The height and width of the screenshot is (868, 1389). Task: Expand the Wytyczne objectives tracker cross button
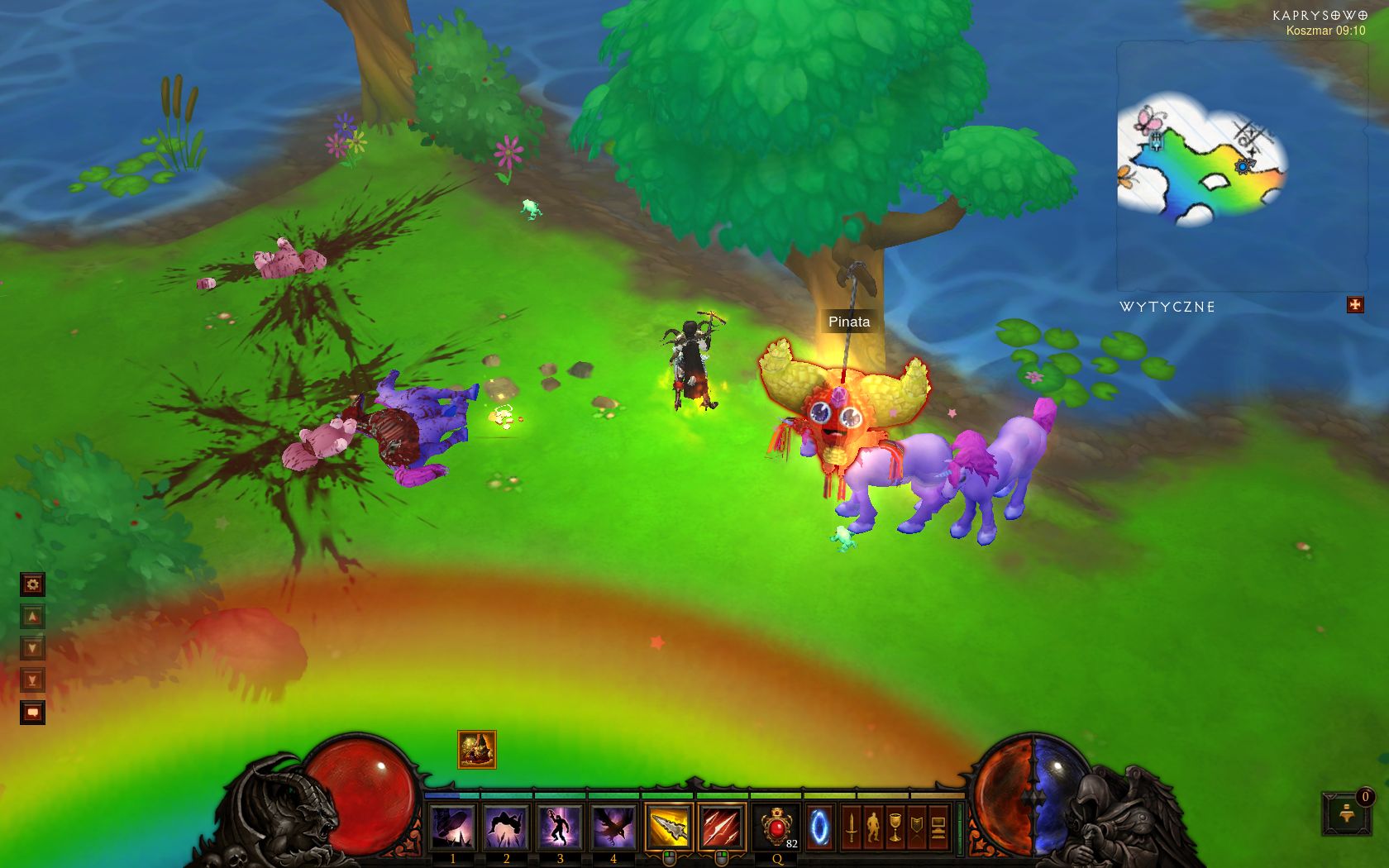[1355, 305]
